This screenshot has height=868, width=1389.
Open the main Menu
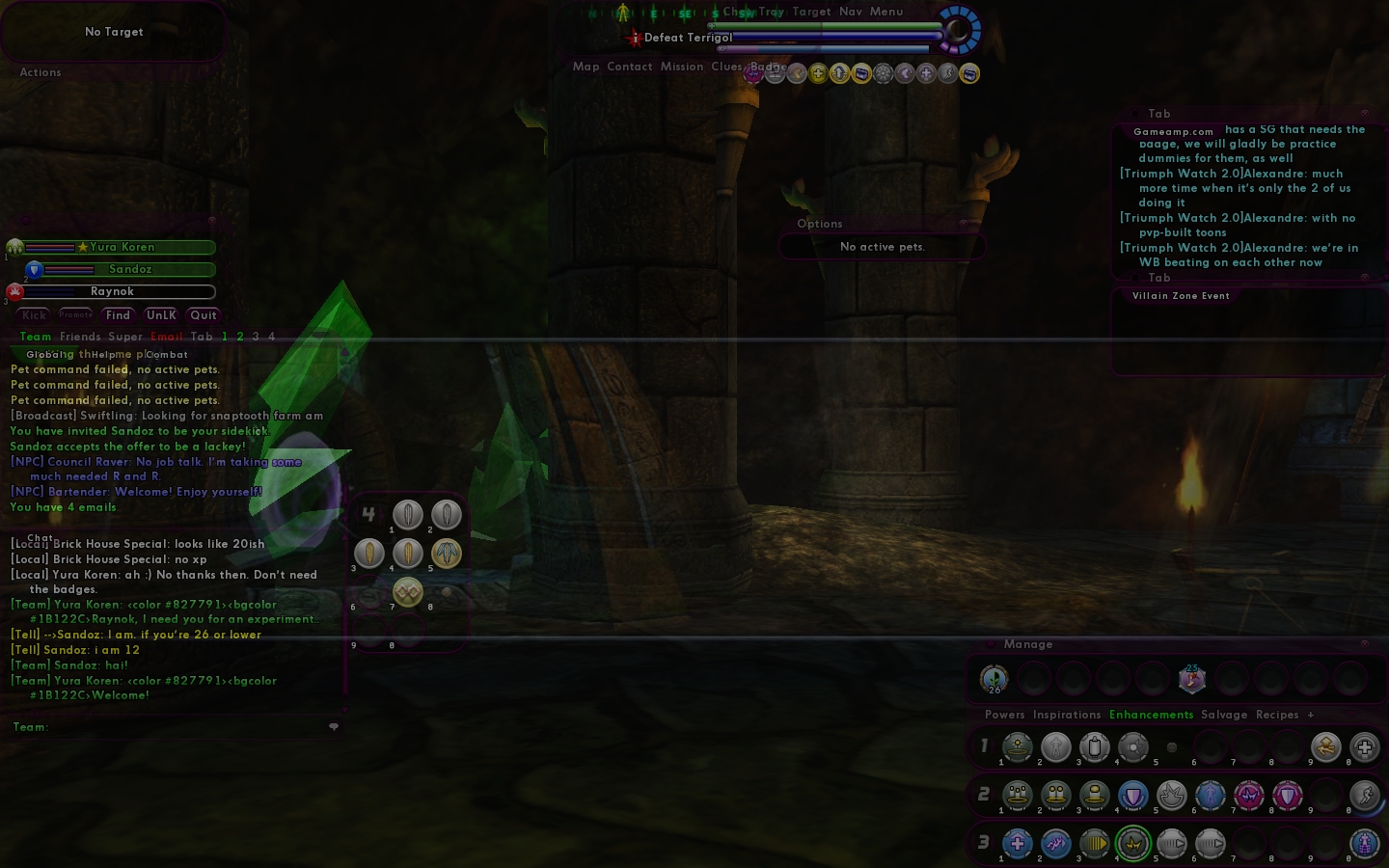[886, 12]
